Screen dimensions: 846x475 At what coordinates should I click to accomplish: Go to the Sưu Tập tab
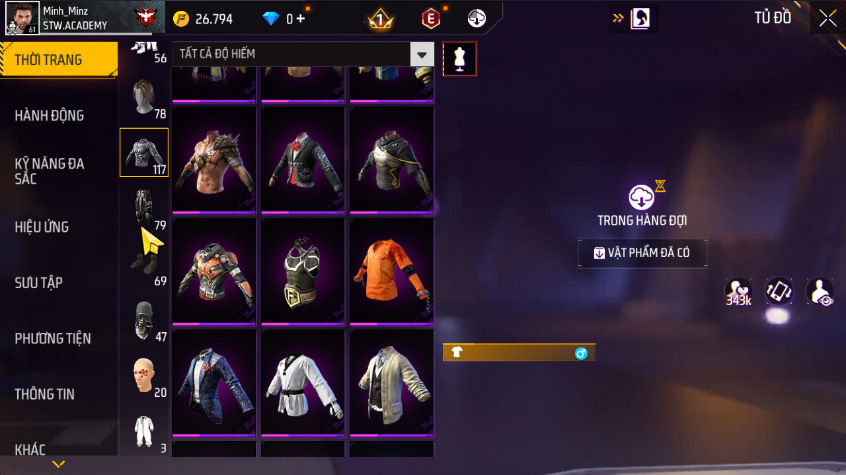(x=39, y=283)
